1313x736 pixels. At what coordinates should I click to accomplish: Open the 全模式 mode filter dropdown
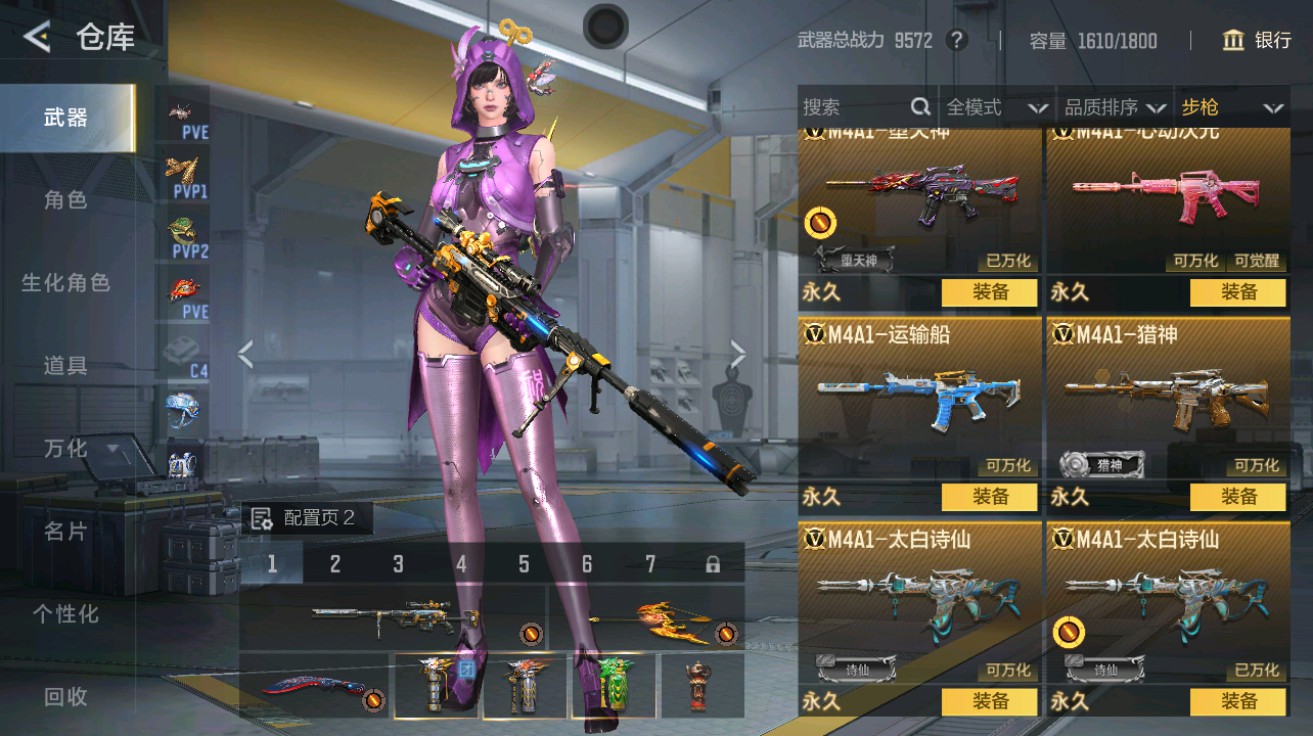click(997, 107)
